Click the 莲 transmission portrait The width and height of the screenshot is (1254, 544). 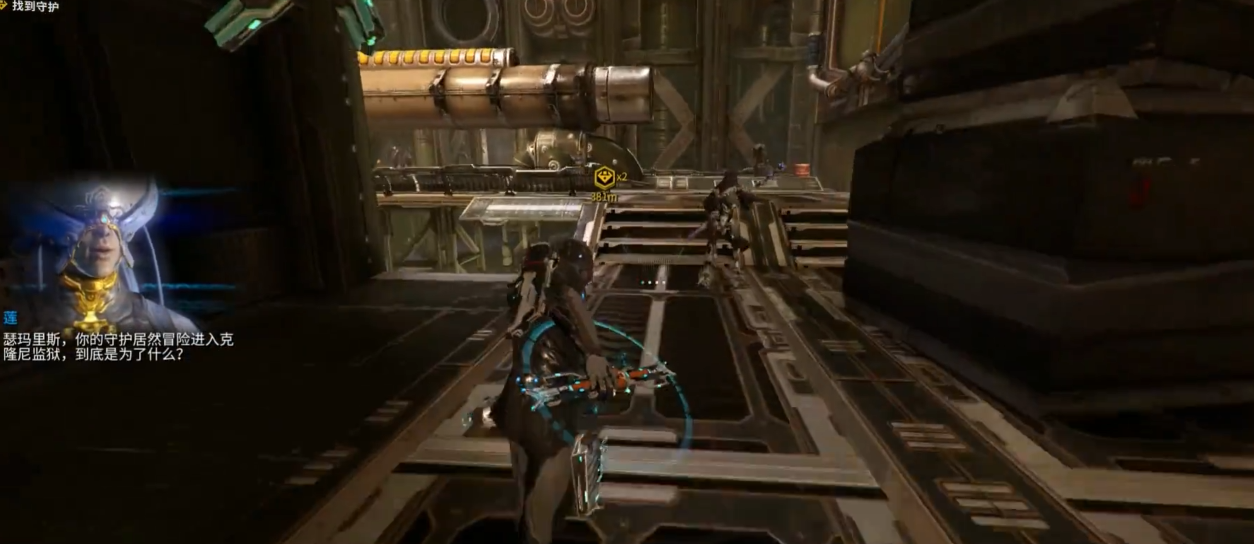tap(94, 250)
